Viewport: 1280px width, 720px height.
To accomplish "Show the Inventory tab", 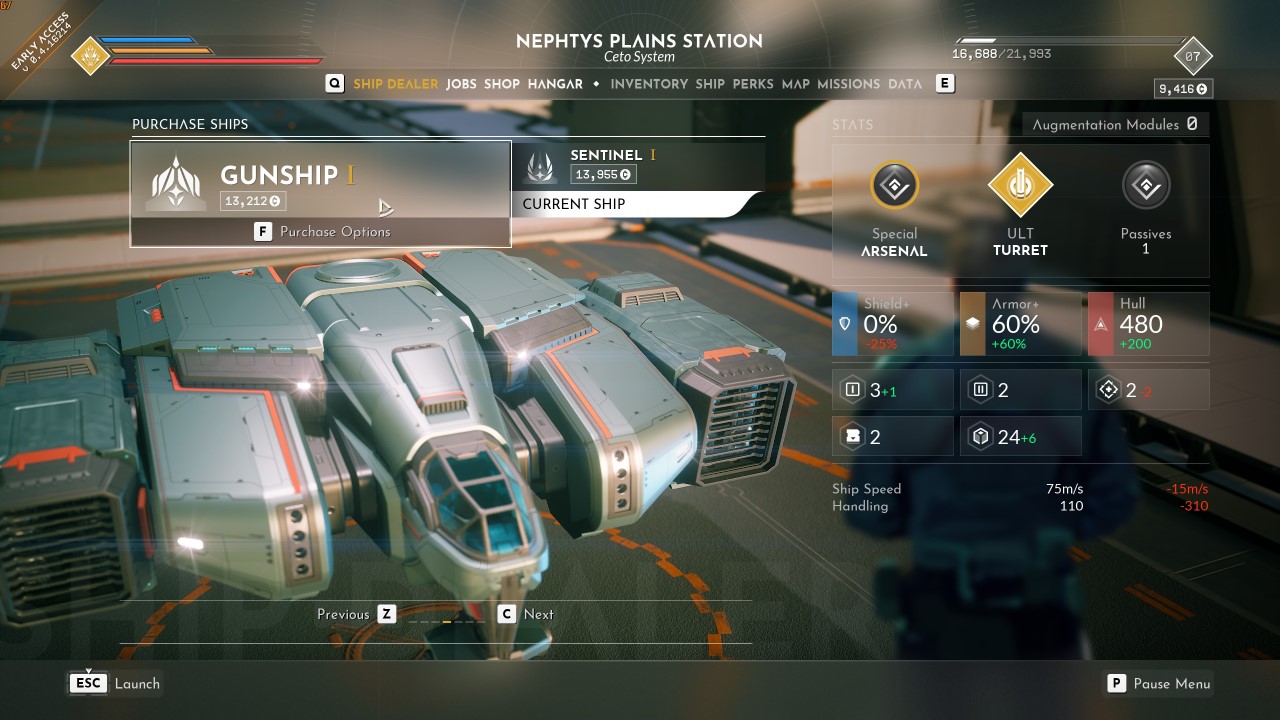I will click(649, 84).
